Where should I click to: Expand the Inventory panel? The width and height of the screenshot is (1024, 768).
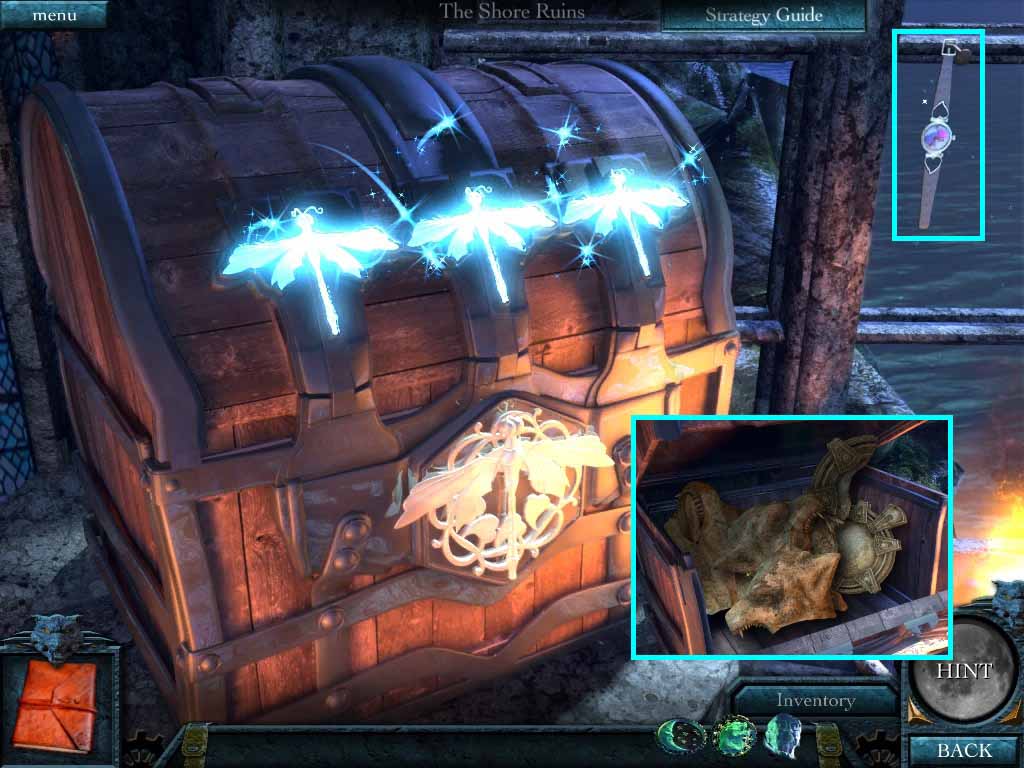click(x=815, y=701)
